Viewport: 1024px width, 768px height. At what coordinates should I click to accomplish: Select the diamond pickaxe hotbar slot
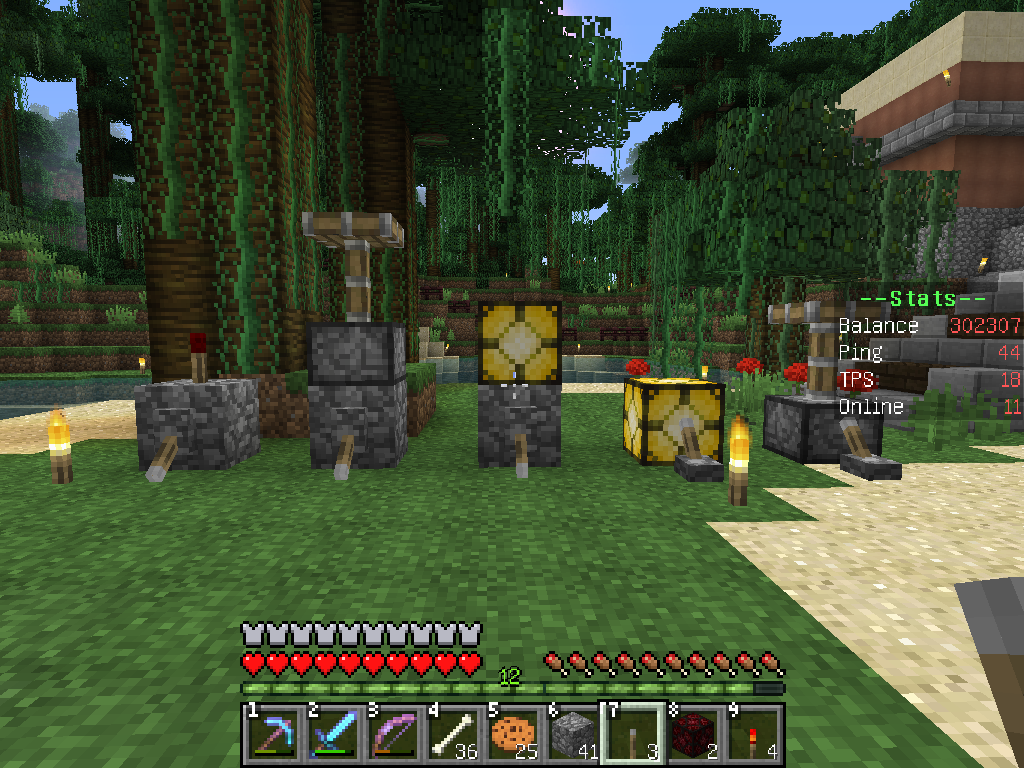[271, 735]
